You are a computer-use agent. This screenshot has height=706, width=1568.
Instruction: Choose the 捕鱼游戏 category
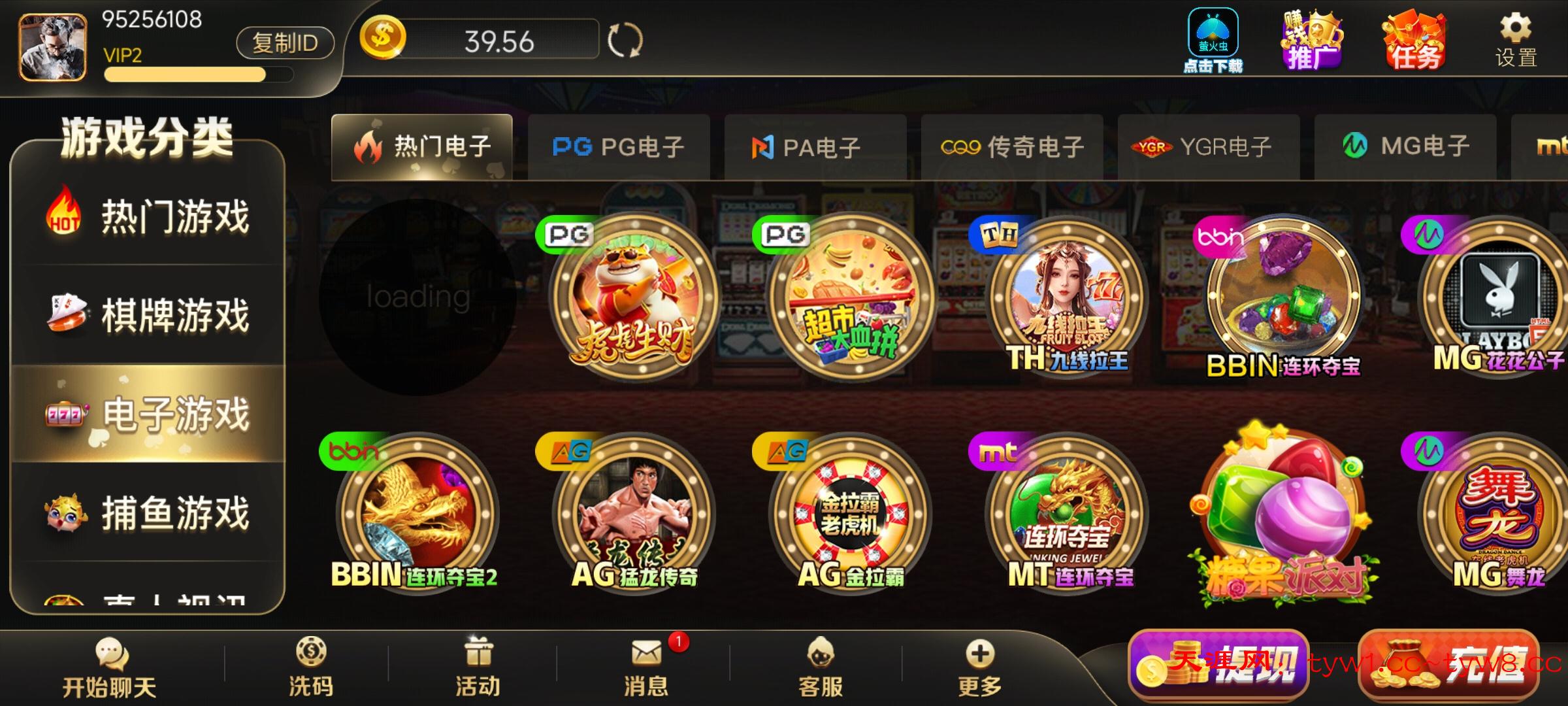click(149, 513)
